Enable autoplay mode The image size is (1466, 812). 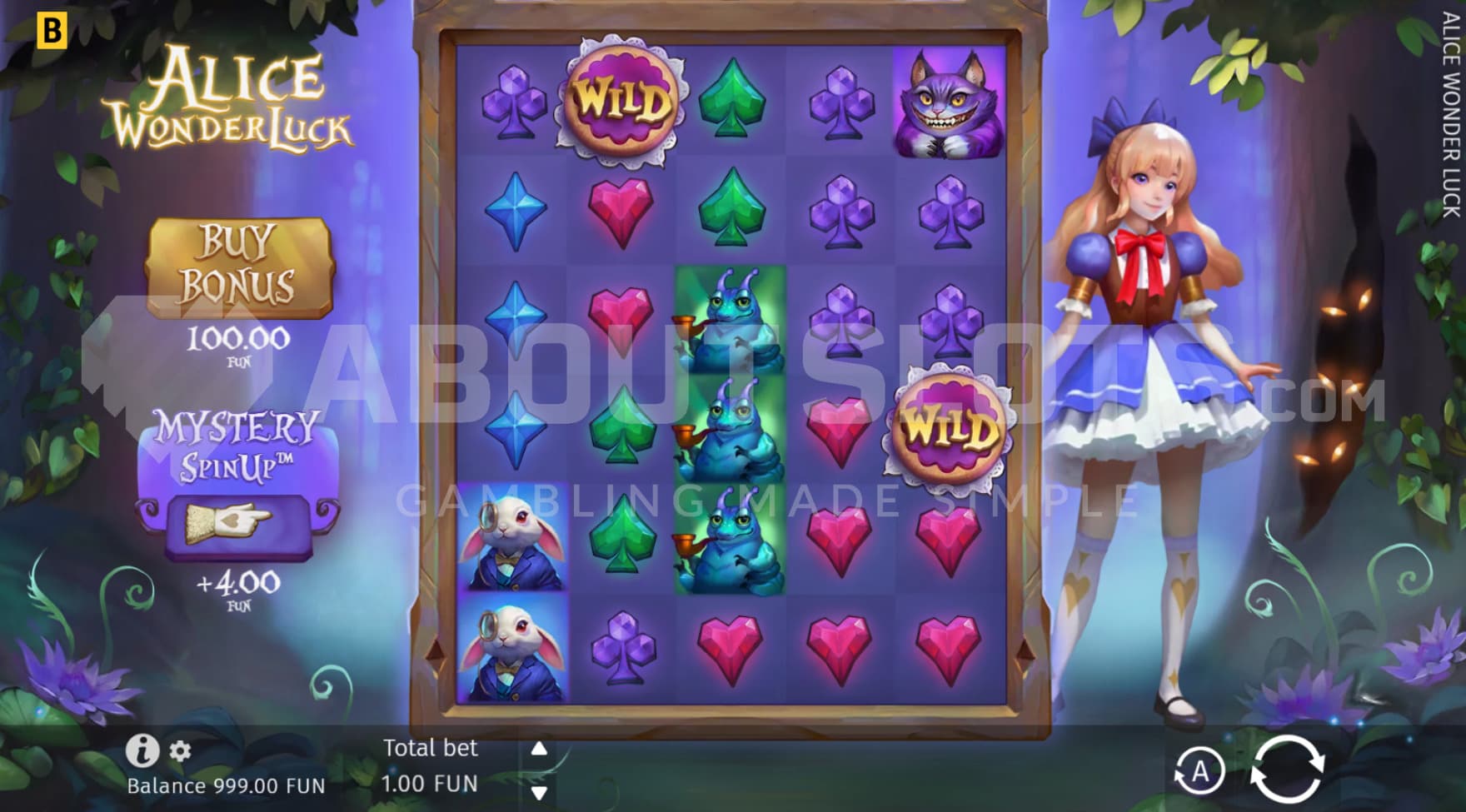pyautogui.click(x=1199, y=770)
